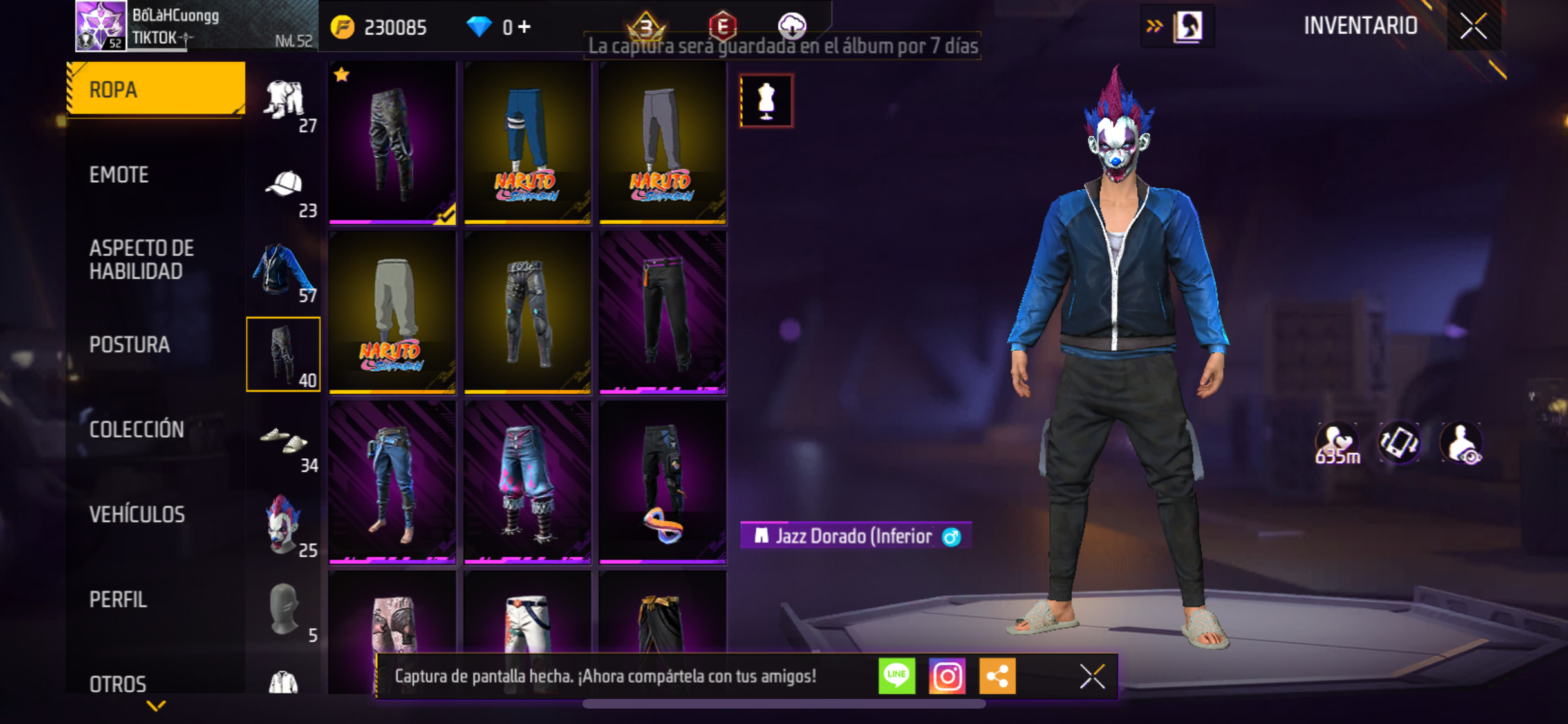Screen dimensions: 1568x724
Task: Close the INVENTARIO screen
Action: 1473,26
